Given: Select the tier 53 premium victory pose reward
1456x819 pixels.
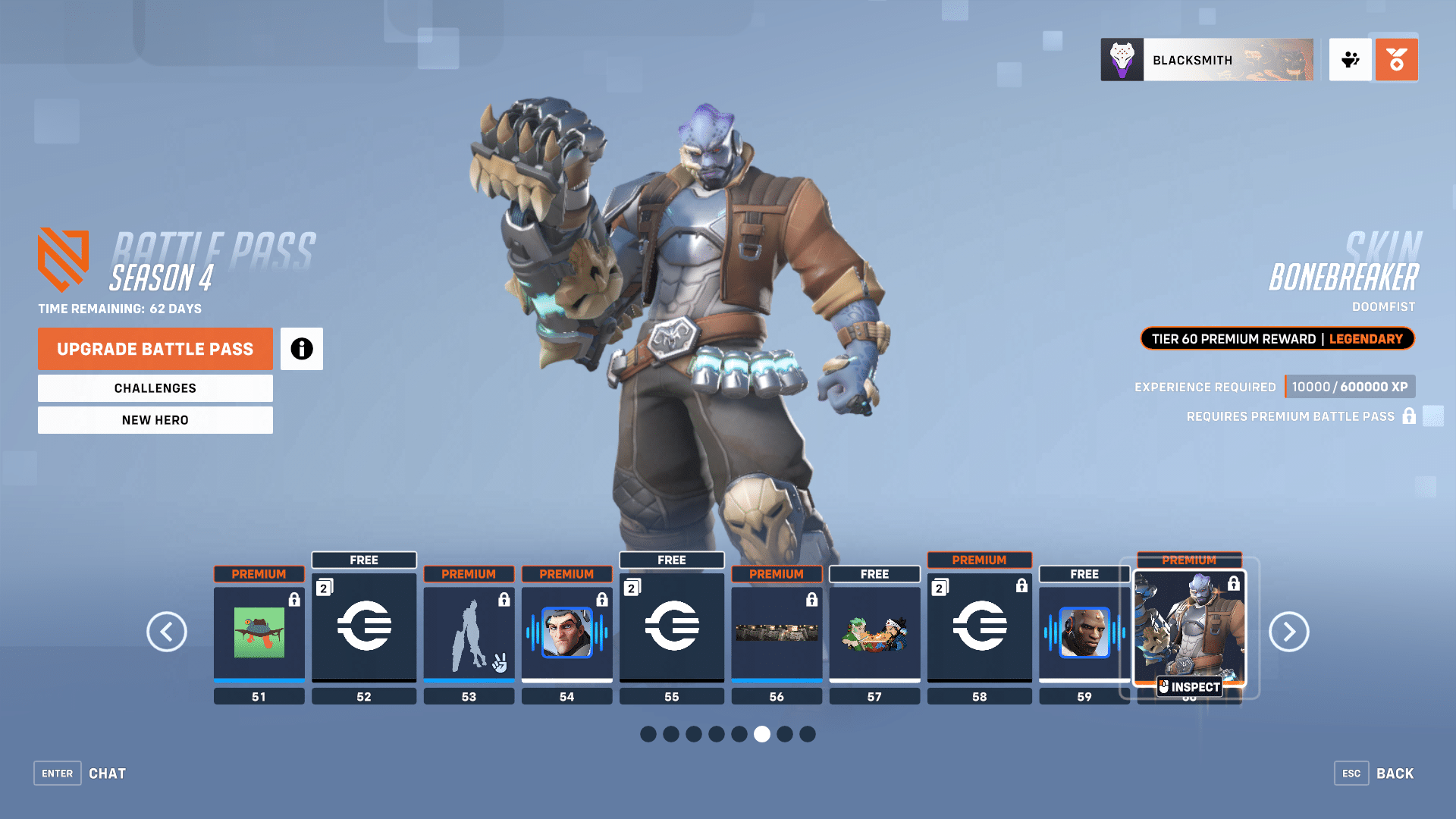Looking at the screenshot, I should [469, 632].
